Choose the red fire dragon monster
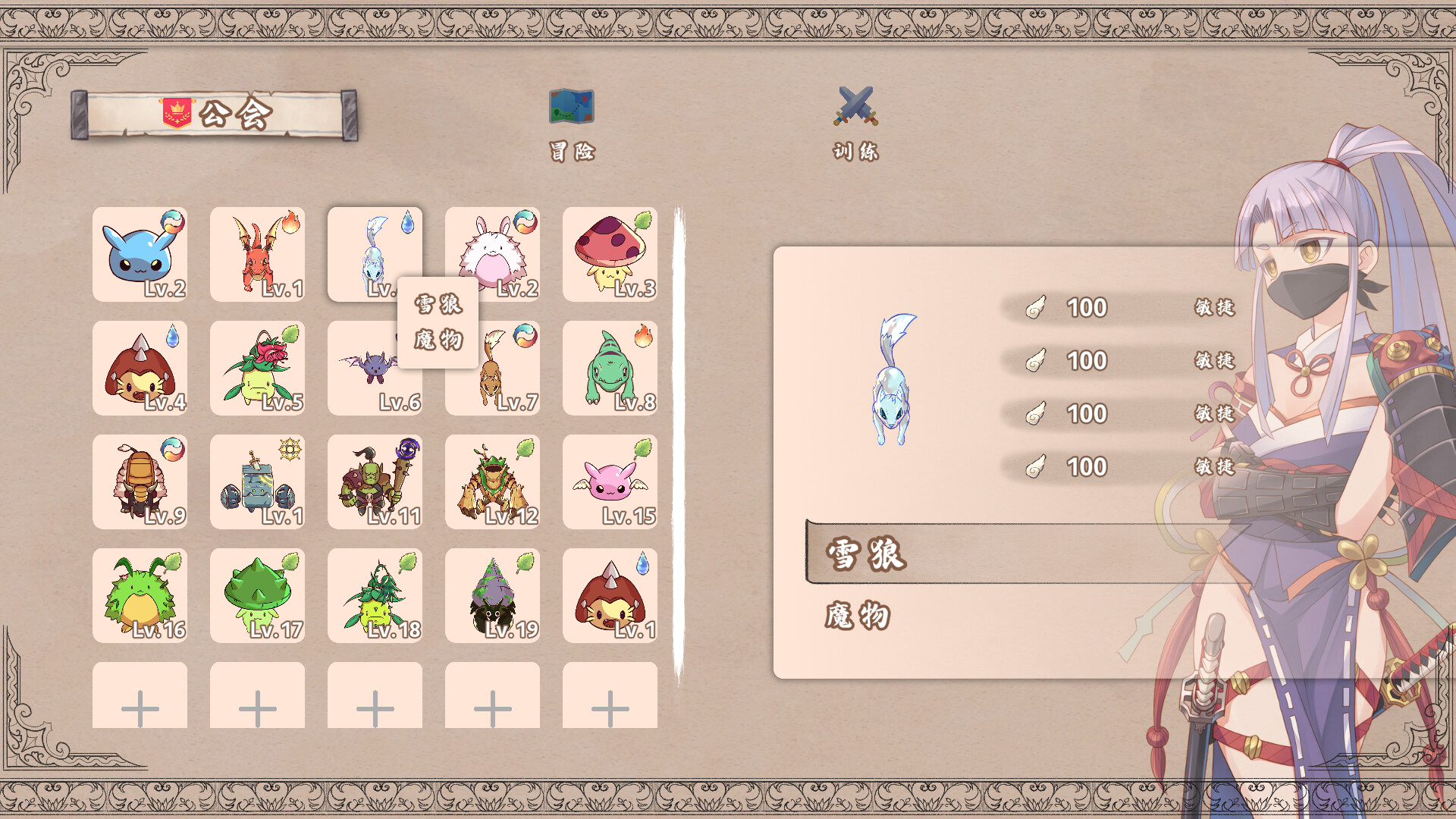This screenshot has width=1456, height=819. 258,255
